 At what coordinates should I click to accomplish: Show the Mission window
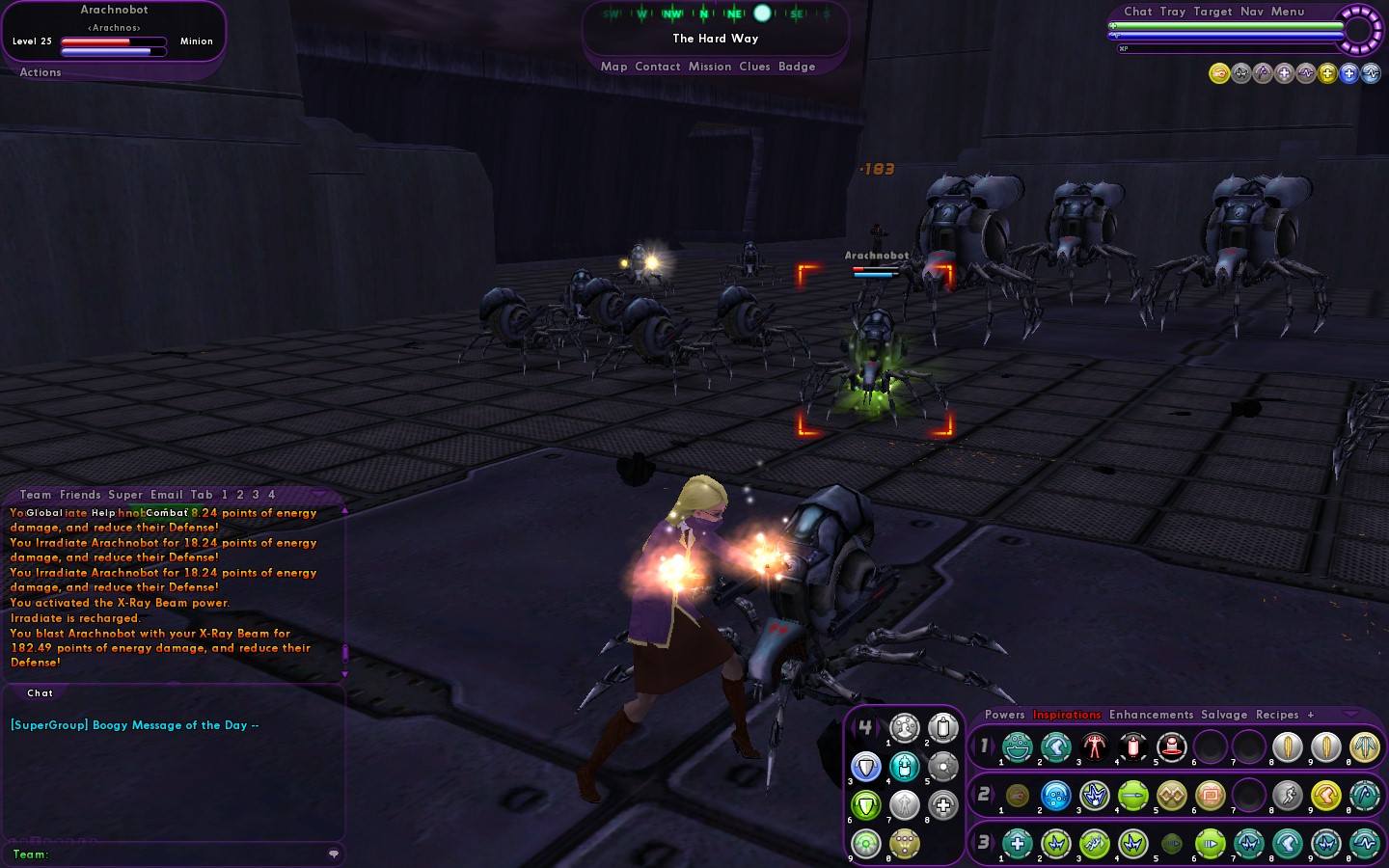click(710, 67)
